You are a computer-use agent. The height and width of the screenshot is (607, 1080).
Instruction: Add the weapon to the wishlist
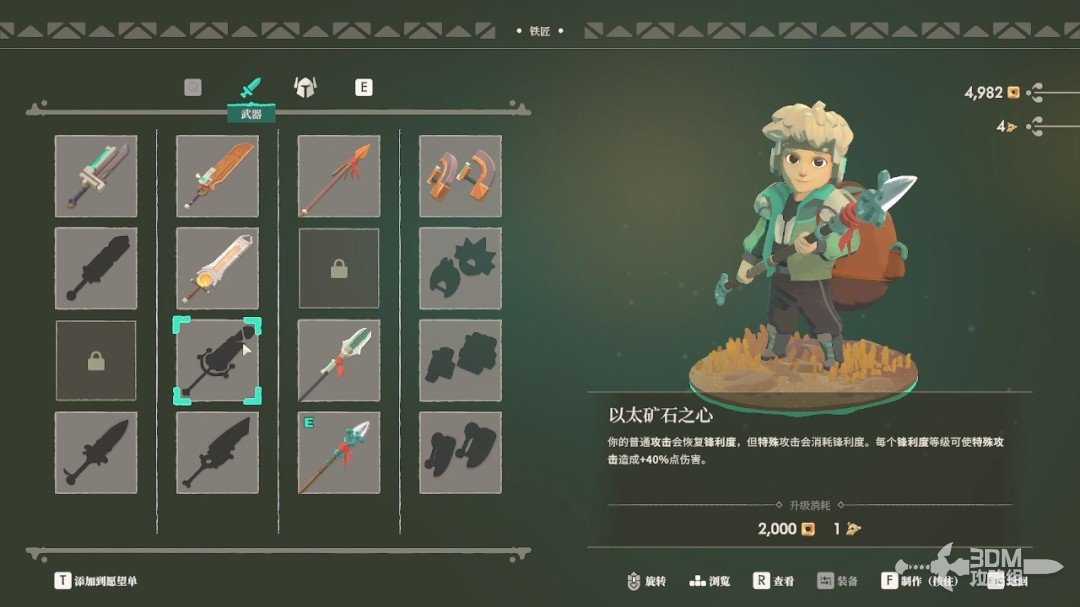96,581
